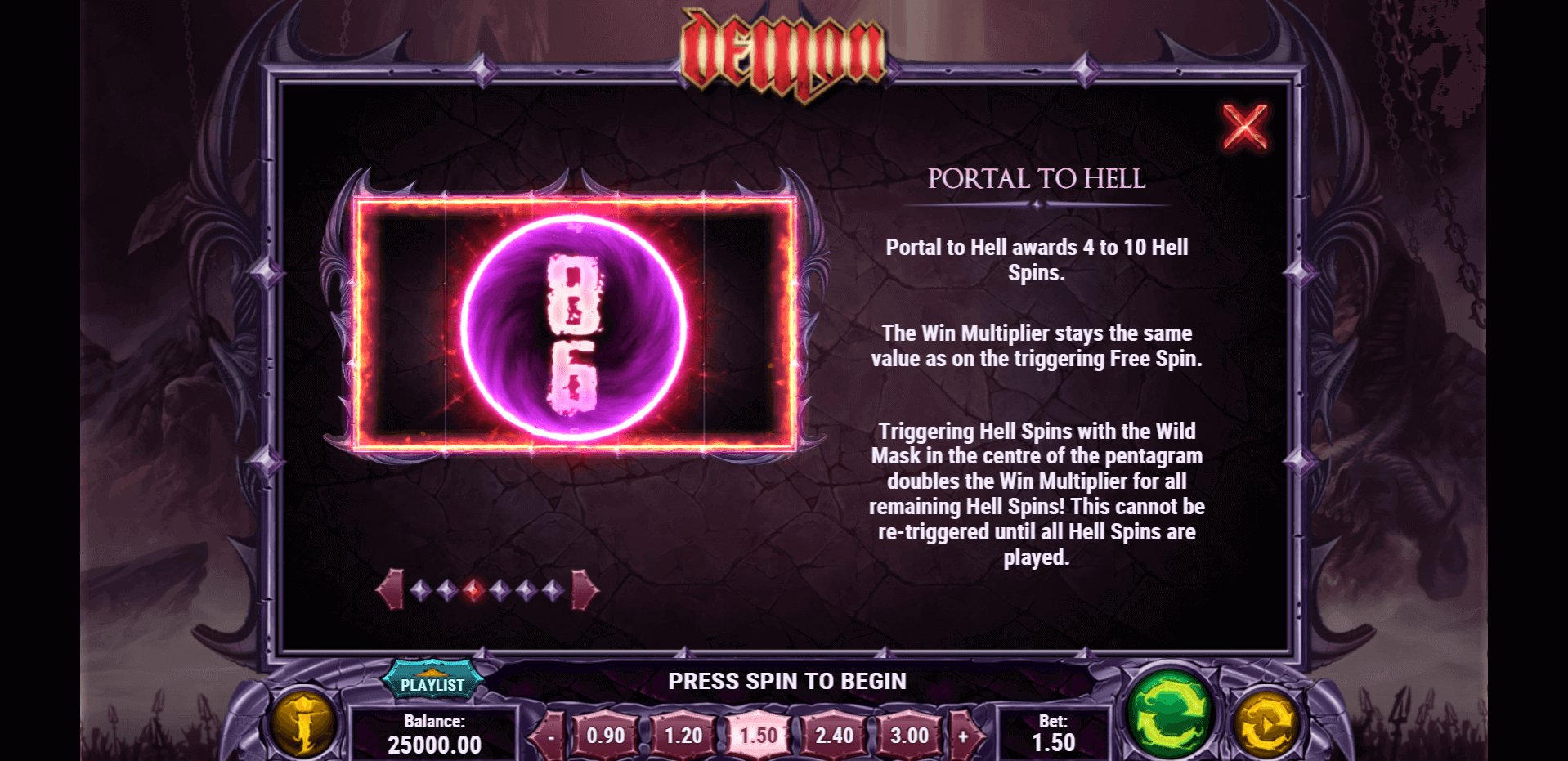Screen dimensions: 1568x761
Task: Go to the previous paytable page
Action: tap(390, 589)
